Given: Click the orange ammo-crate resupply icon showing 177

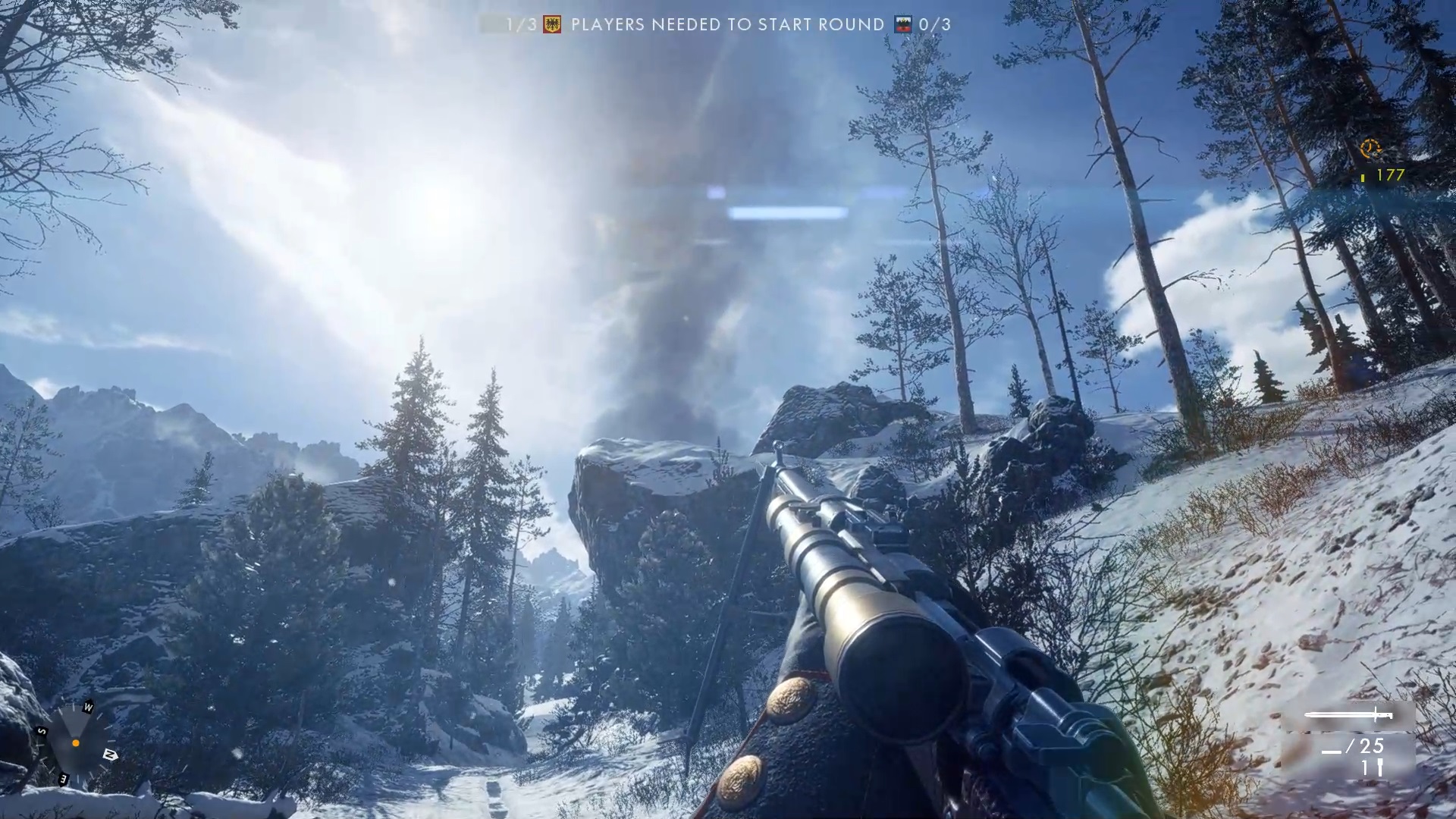Looking at the screenshot, I should coord(1371,148).
